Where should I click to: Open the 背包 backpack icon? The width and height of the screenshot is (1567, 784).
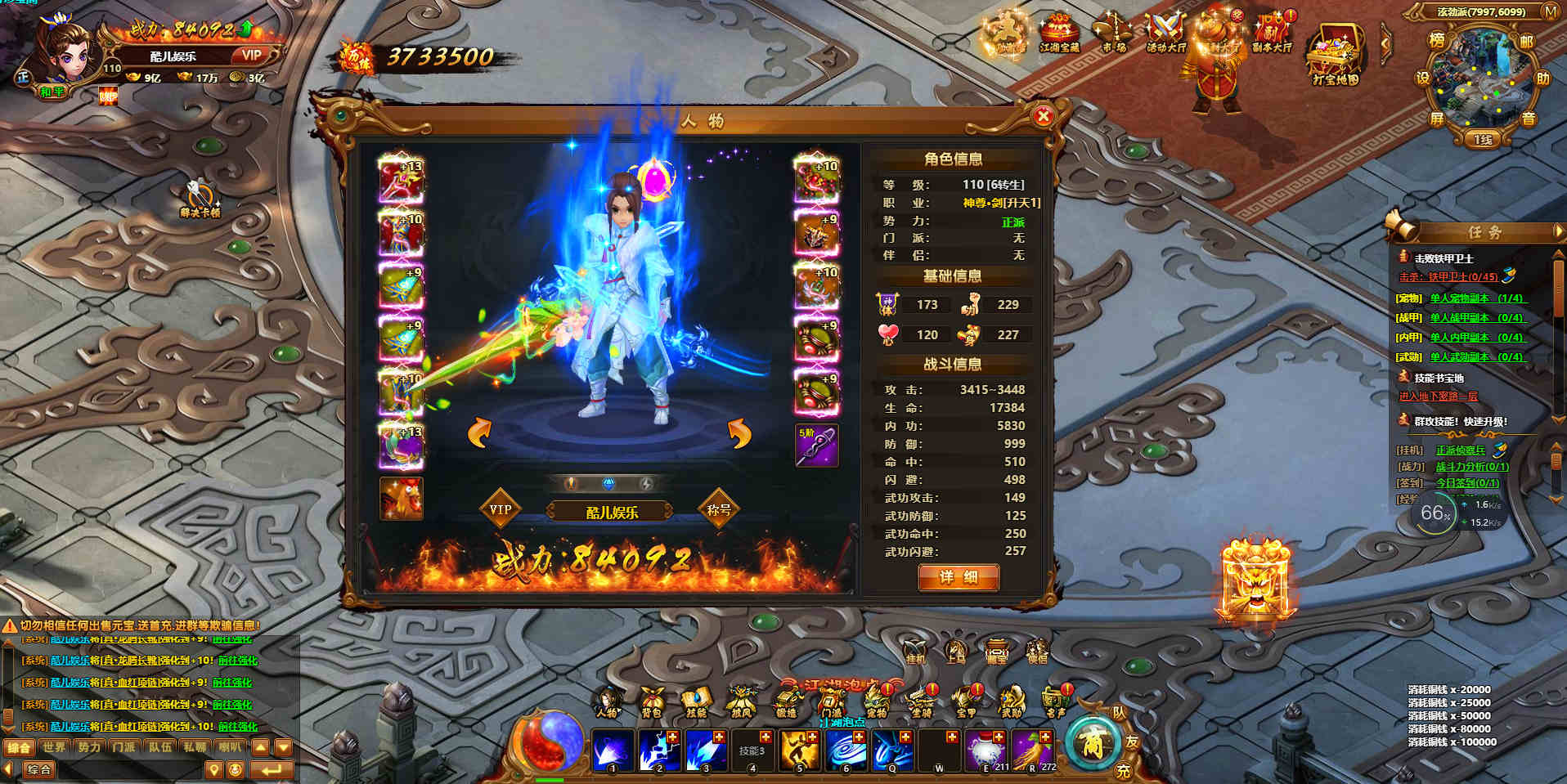651,701
